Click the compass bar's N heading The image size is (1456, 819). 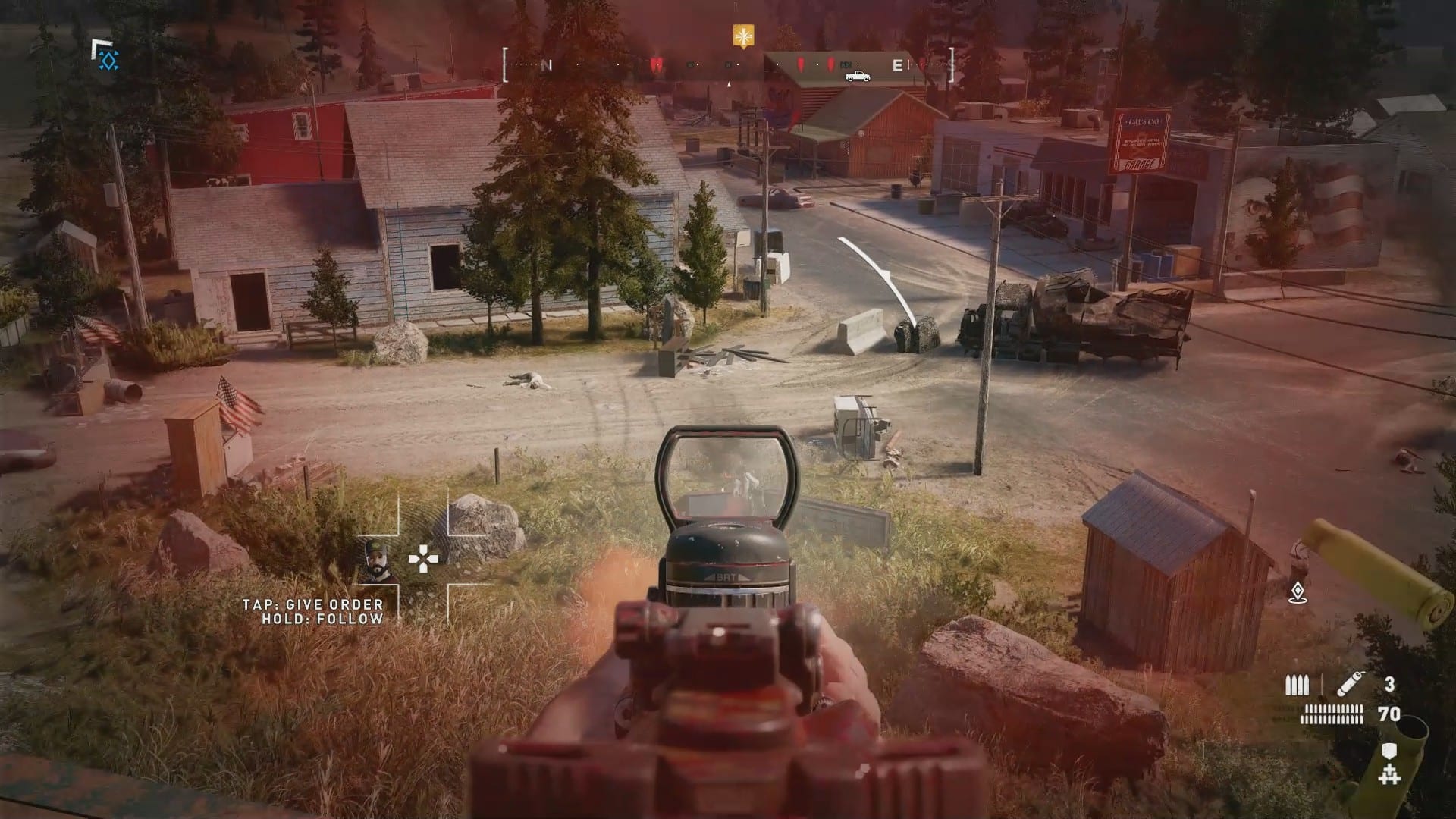pyautogui.click(x=546, y=66)
